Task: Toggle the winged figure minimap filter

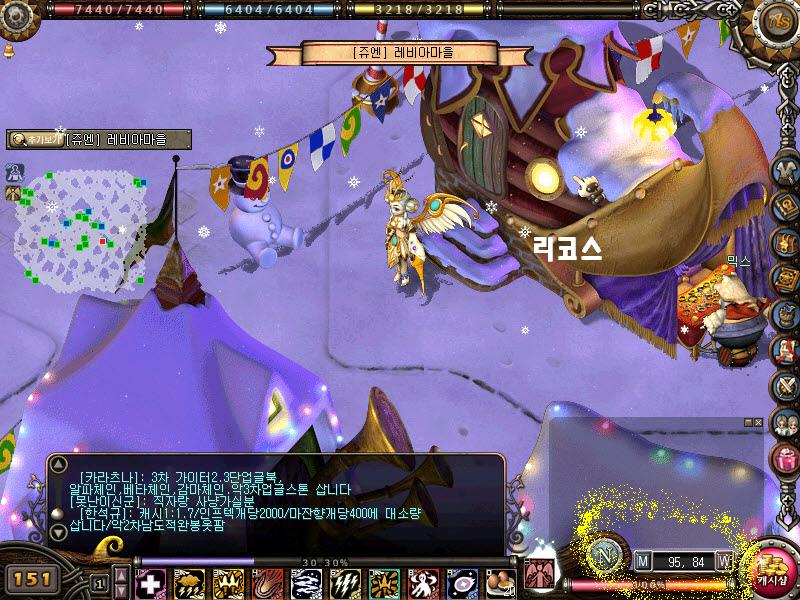Action: (x=15, y=192)
